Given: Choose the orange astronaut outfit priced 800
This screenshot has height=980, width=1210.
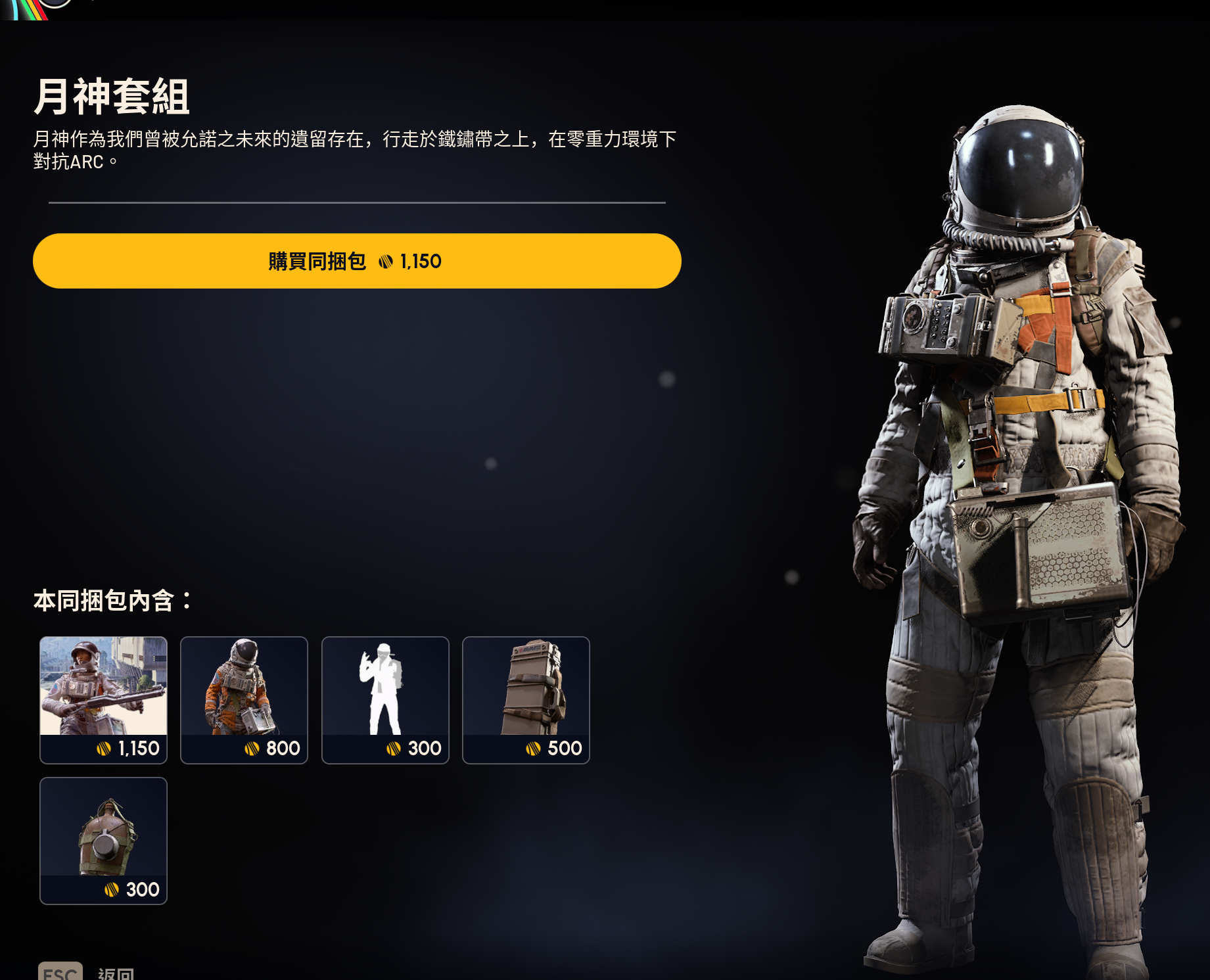Looking at the screenshot, I should (x=244, y=699).
